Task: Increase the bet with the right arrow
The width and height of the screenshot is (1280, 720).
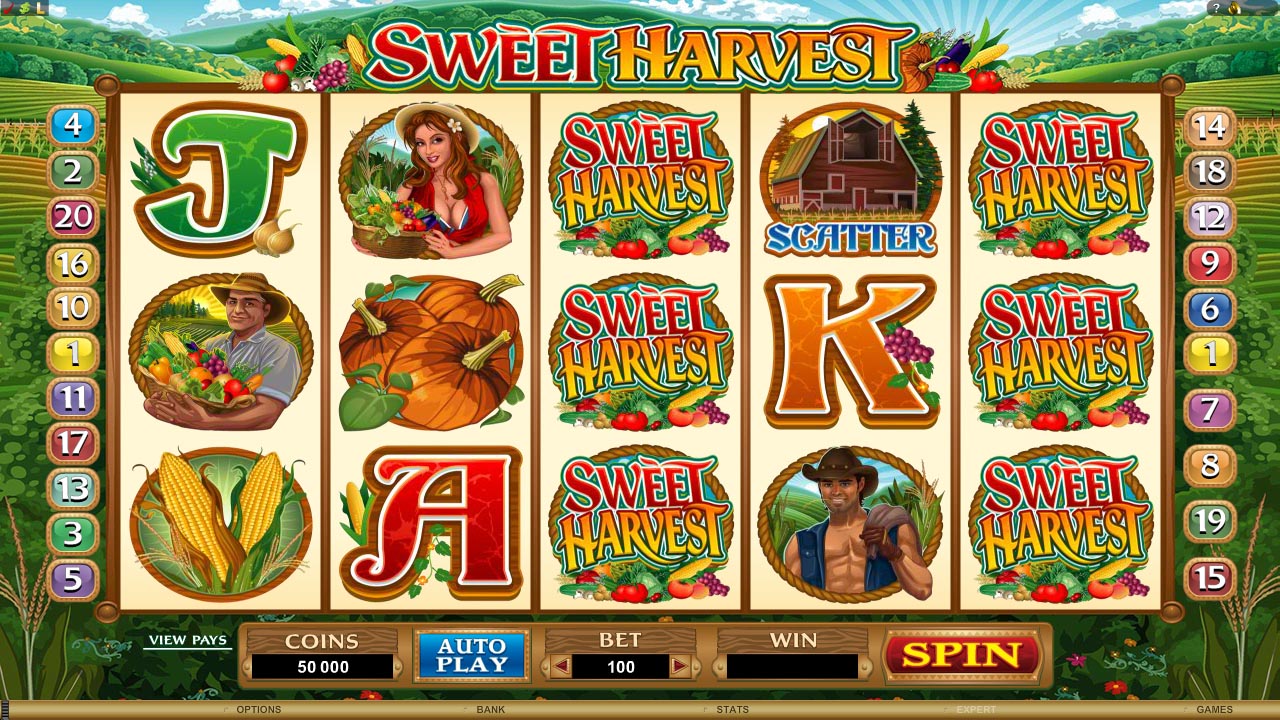Action: pyautogui.click(x=680, y=666)
